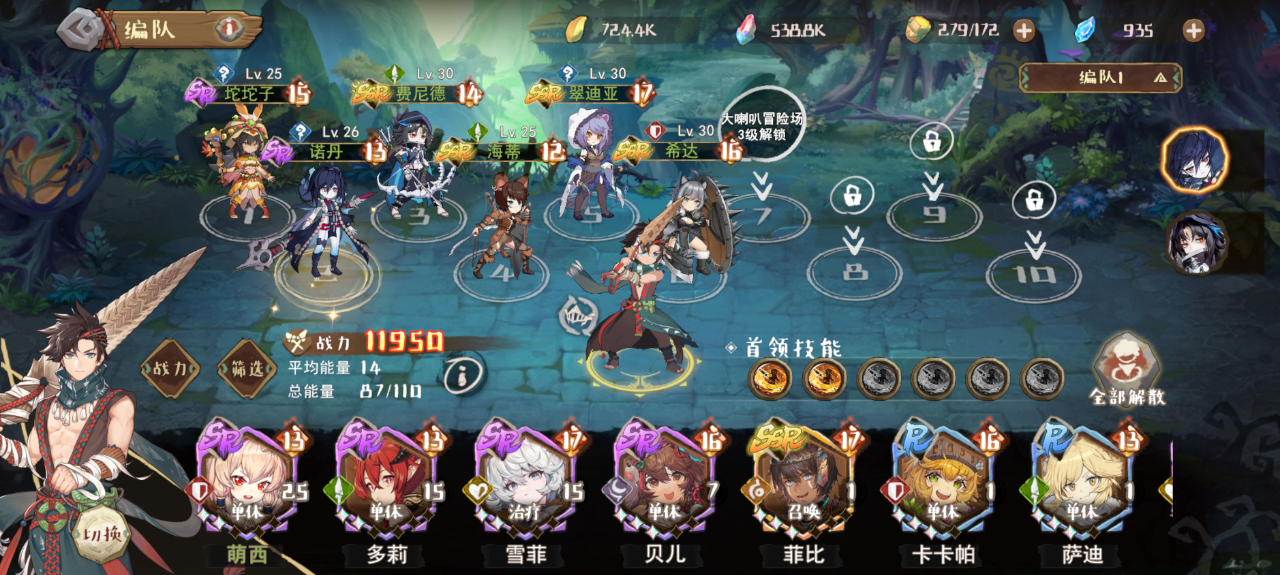Tap the 切换 switch button
Viewport: 1280px width, 575px height.
(x=104, y=531)
